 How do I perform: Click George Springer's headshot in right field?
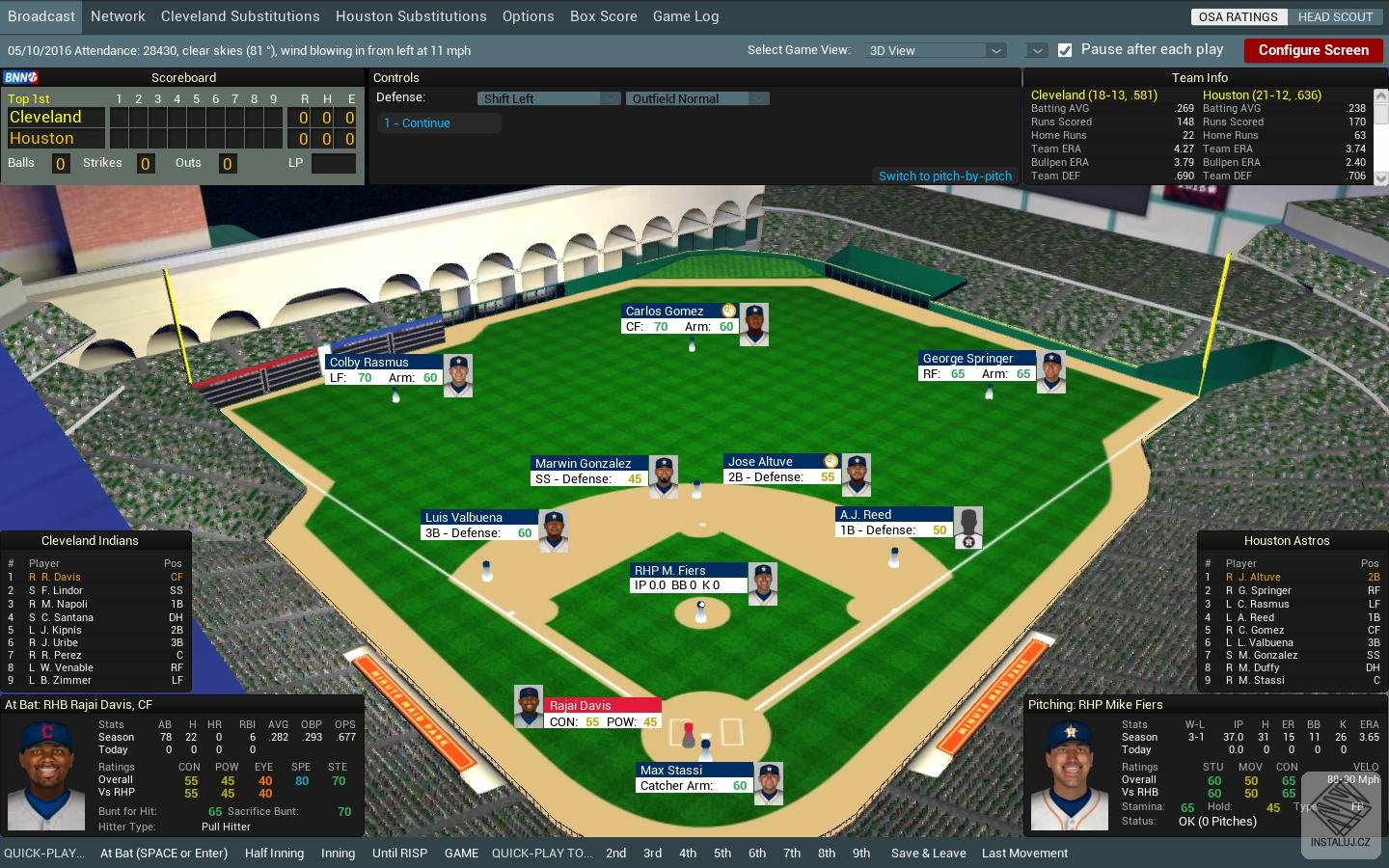[1051, 371]
